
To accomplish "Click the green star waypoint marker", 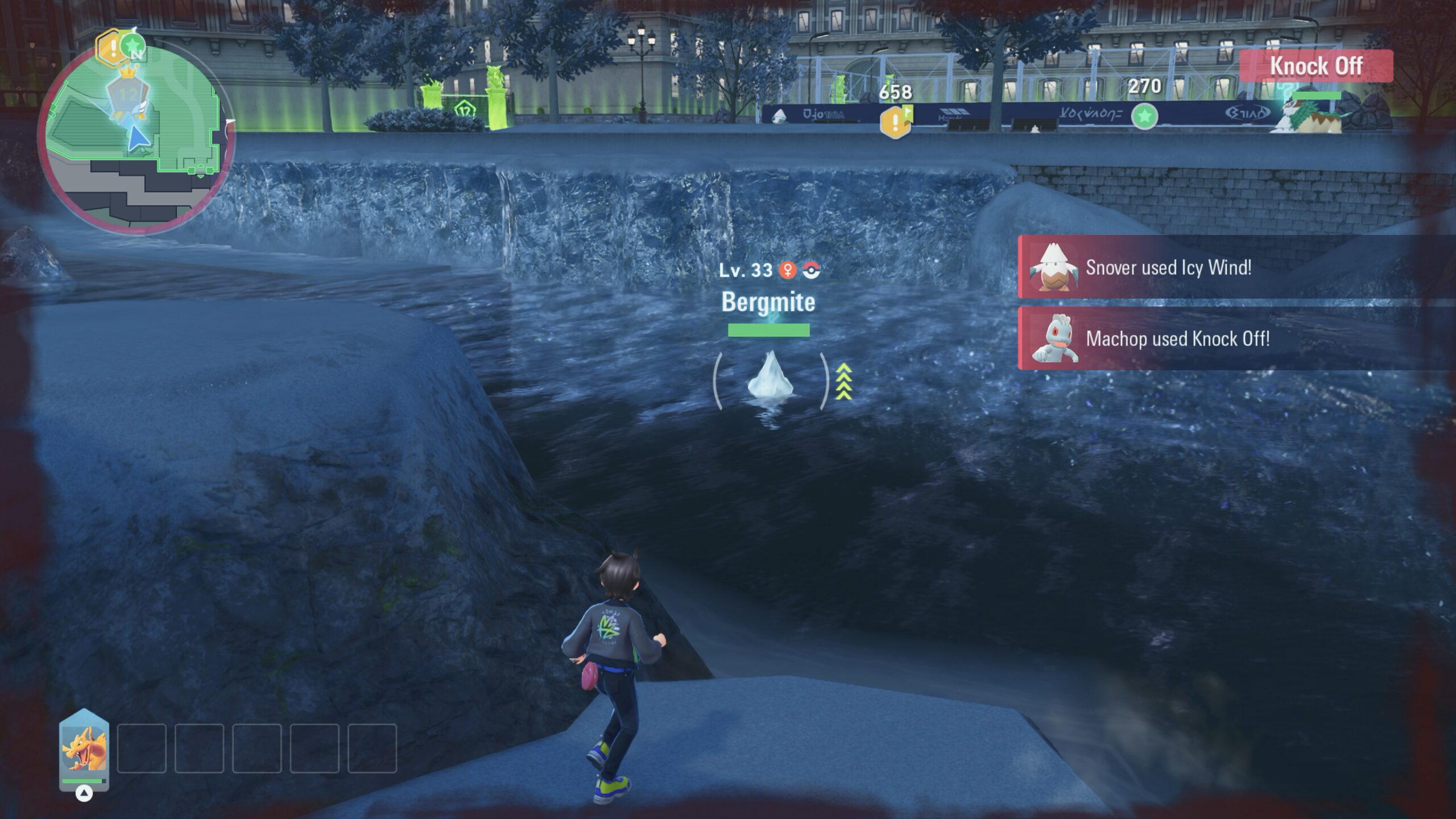I will [x=1144, y=116].
